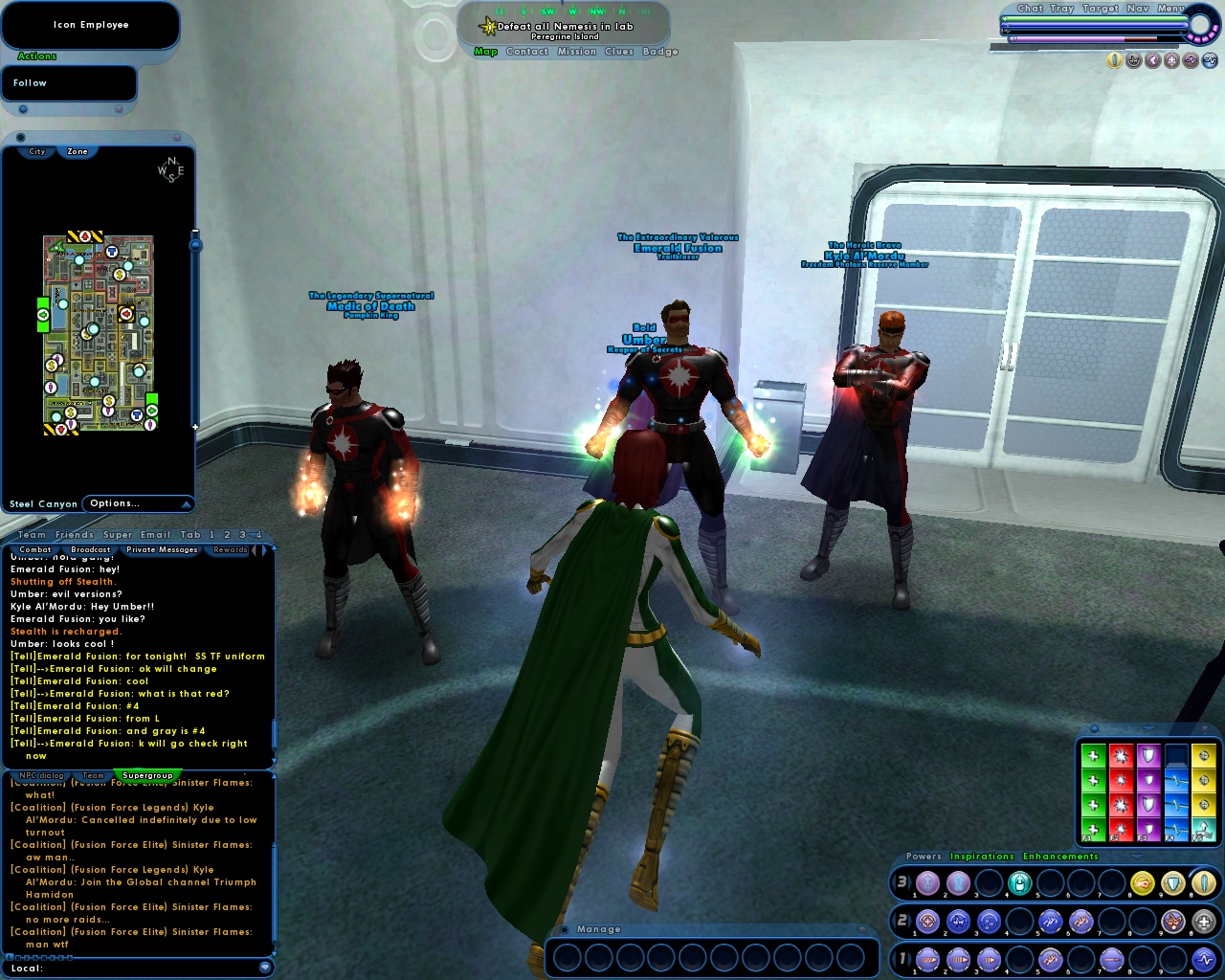Open the Badge window from the nav bar
The width and height of the screenshot is (1225, 980).
[660, 52]
